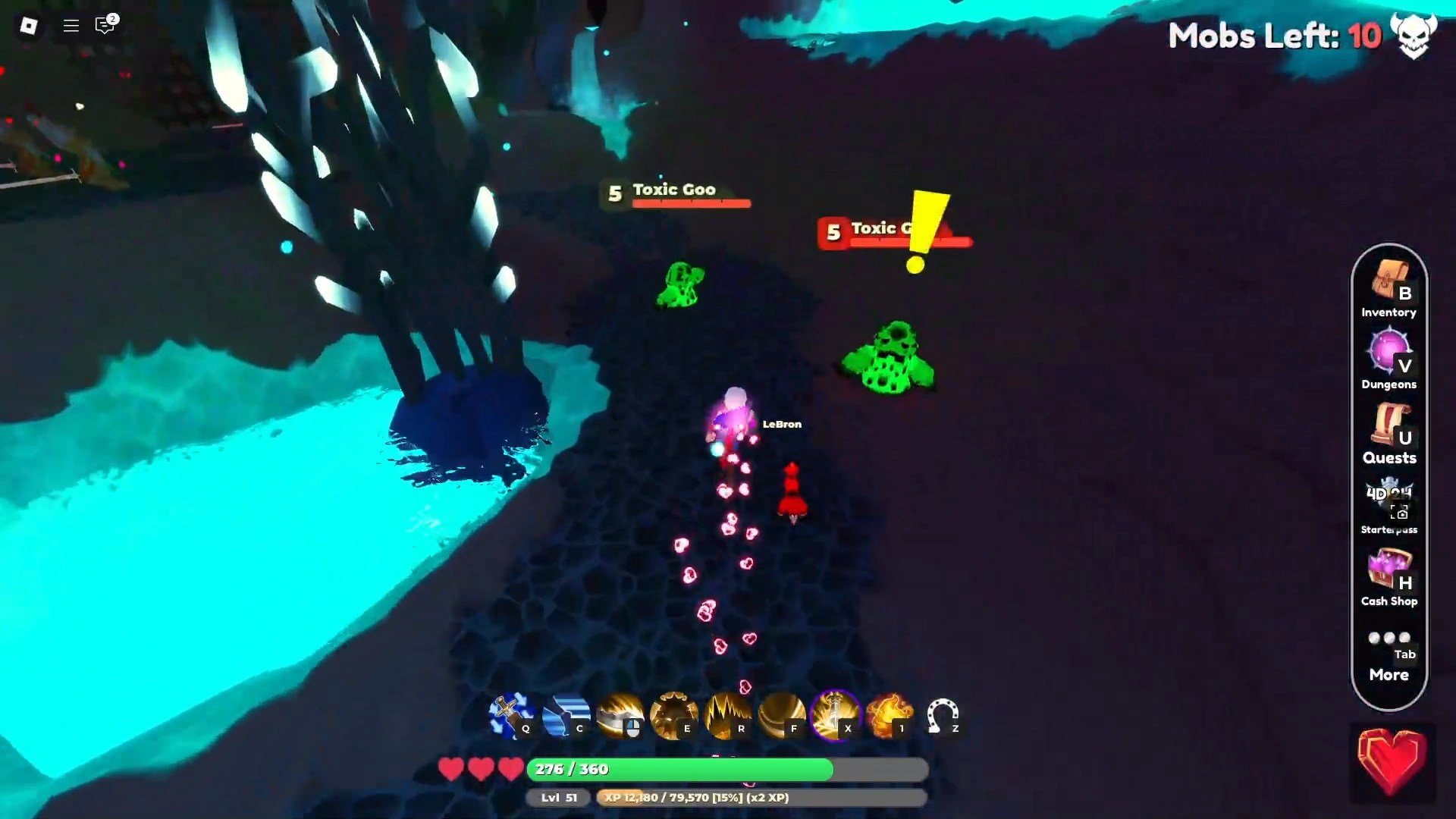Use the blue striped dash ability
Viewport: 1456px width, 819px height.
566,716
